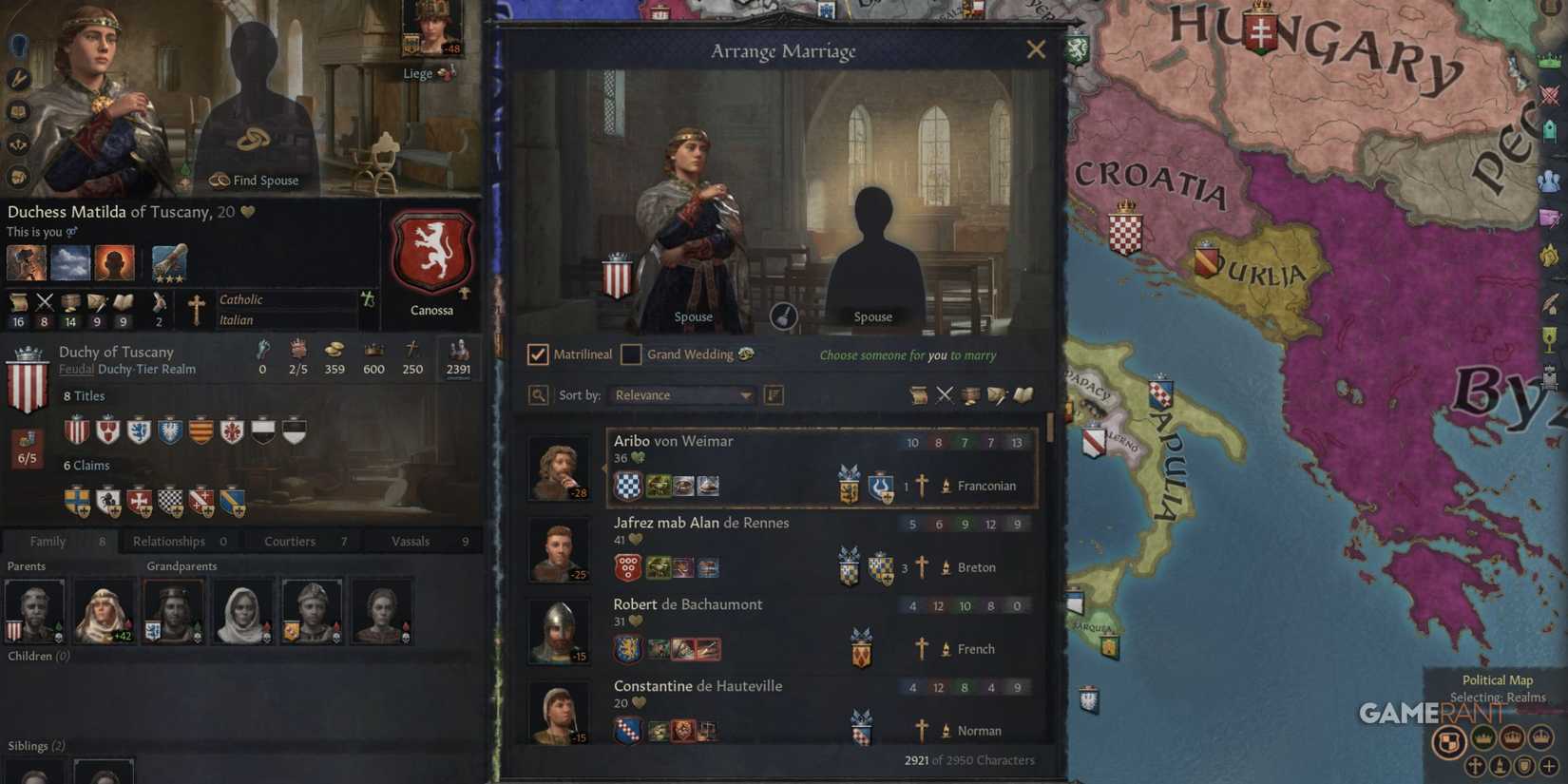Click the gold coins filter icon above the candidate list
The image size is (1568, 784).
970,395
